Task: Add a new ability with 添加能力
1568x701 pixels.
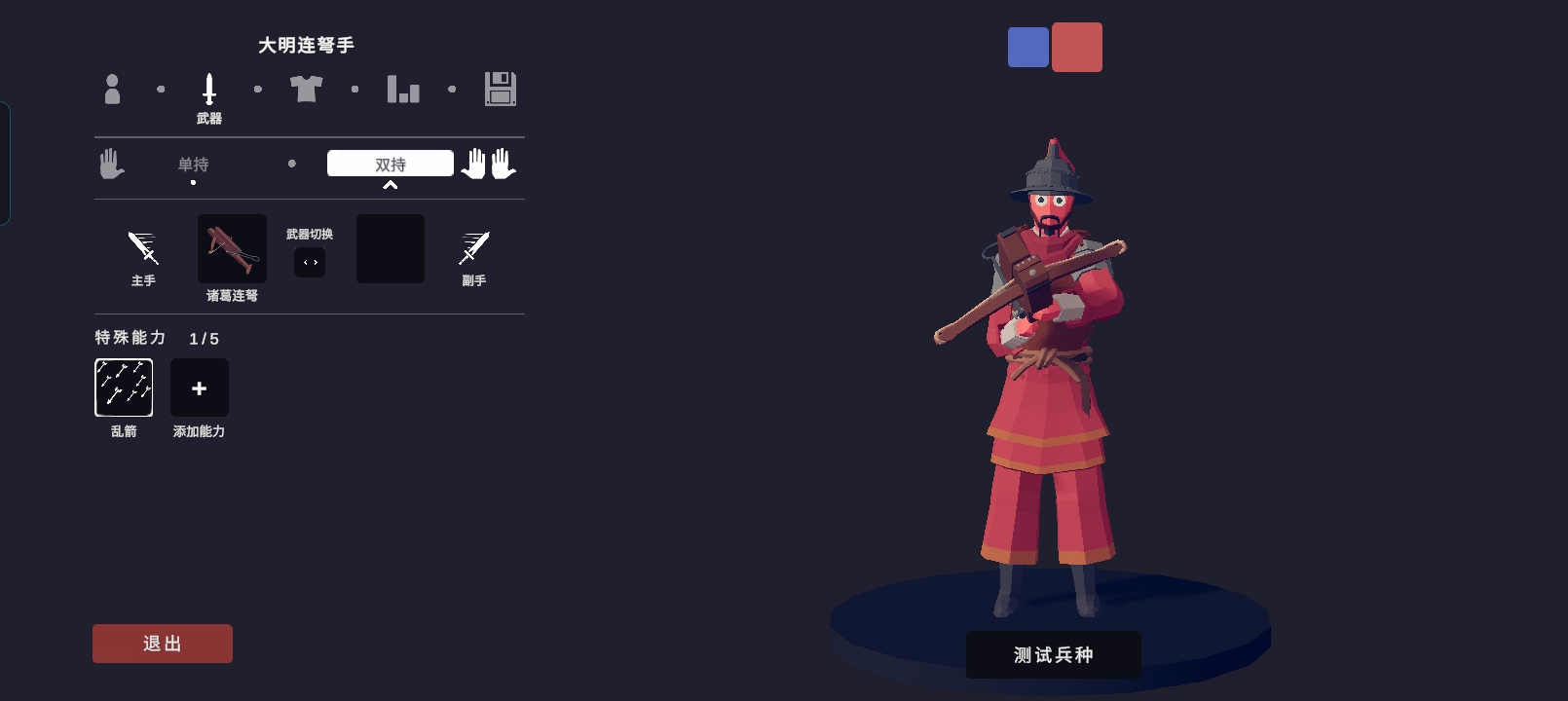Action: click(x=200, y=387)
